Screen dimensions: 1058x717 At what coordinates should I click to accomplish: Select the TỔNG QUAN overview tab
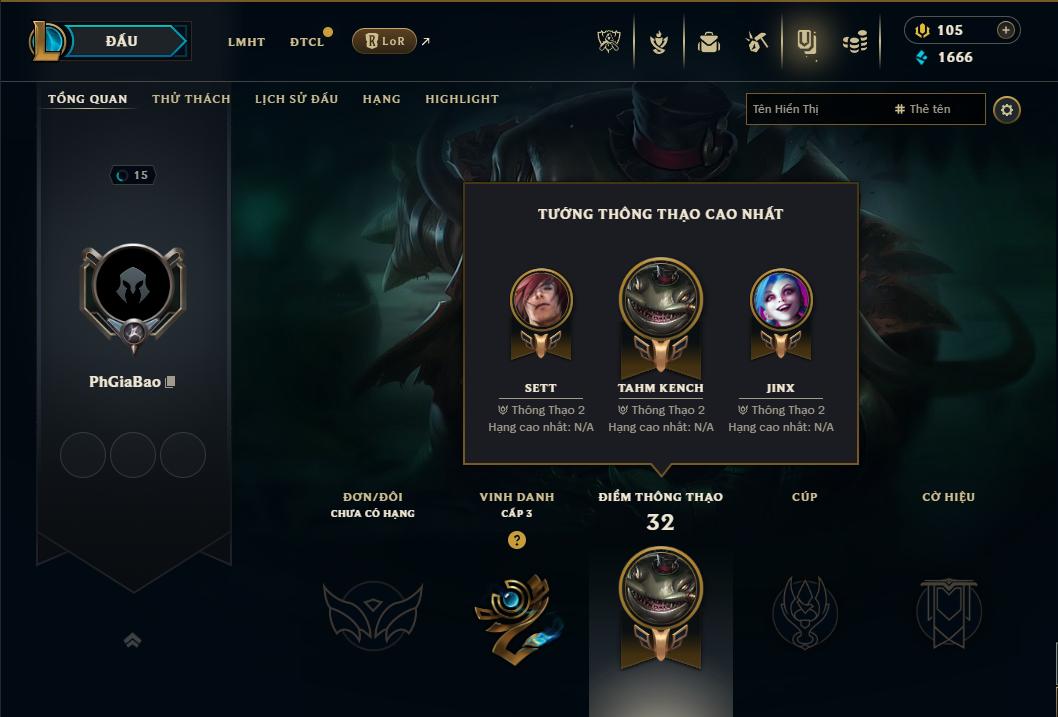(x=88, y=99)
